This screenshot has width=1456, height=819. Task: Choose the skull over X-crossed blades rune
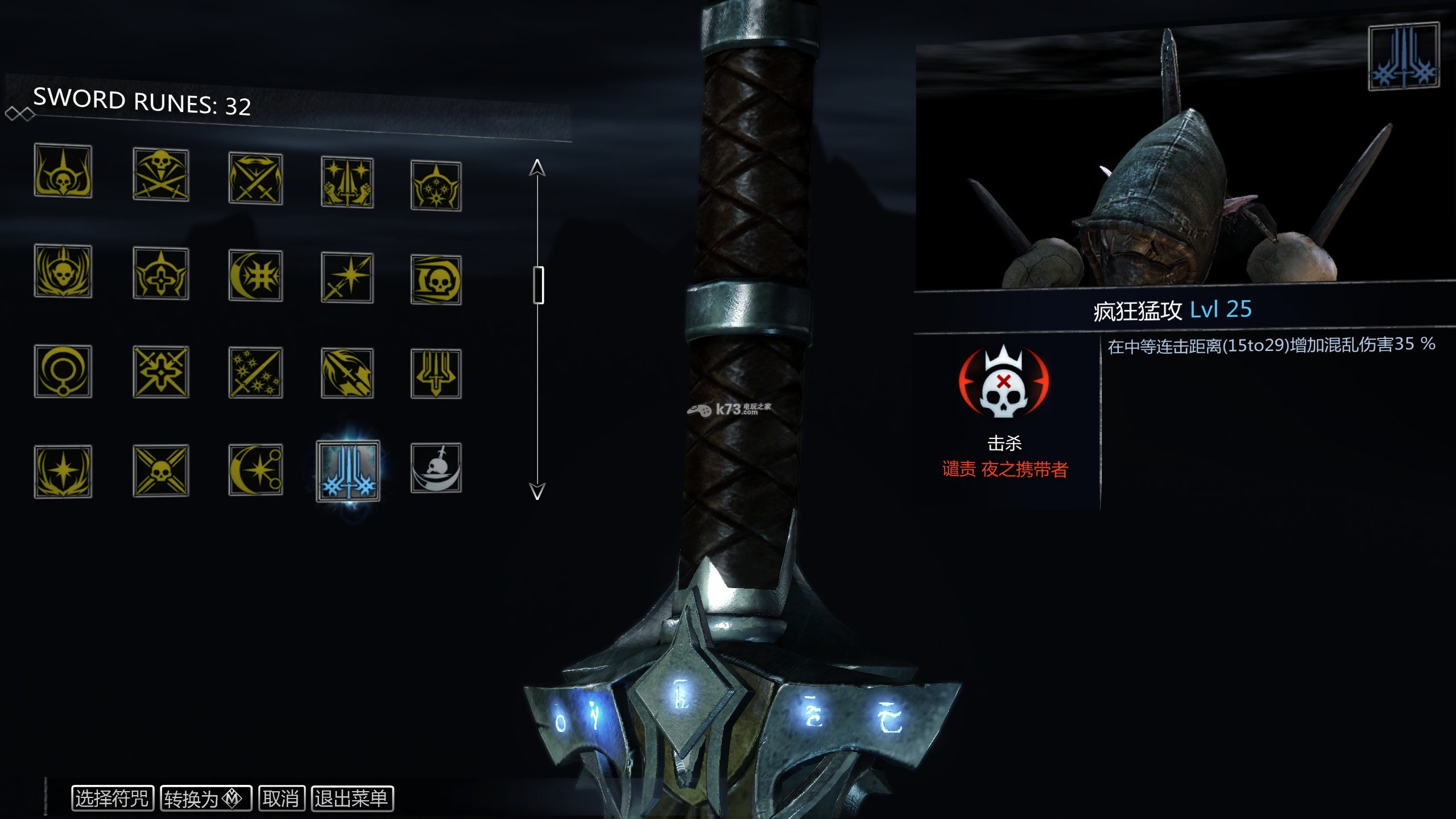click(x=161, y=471)
